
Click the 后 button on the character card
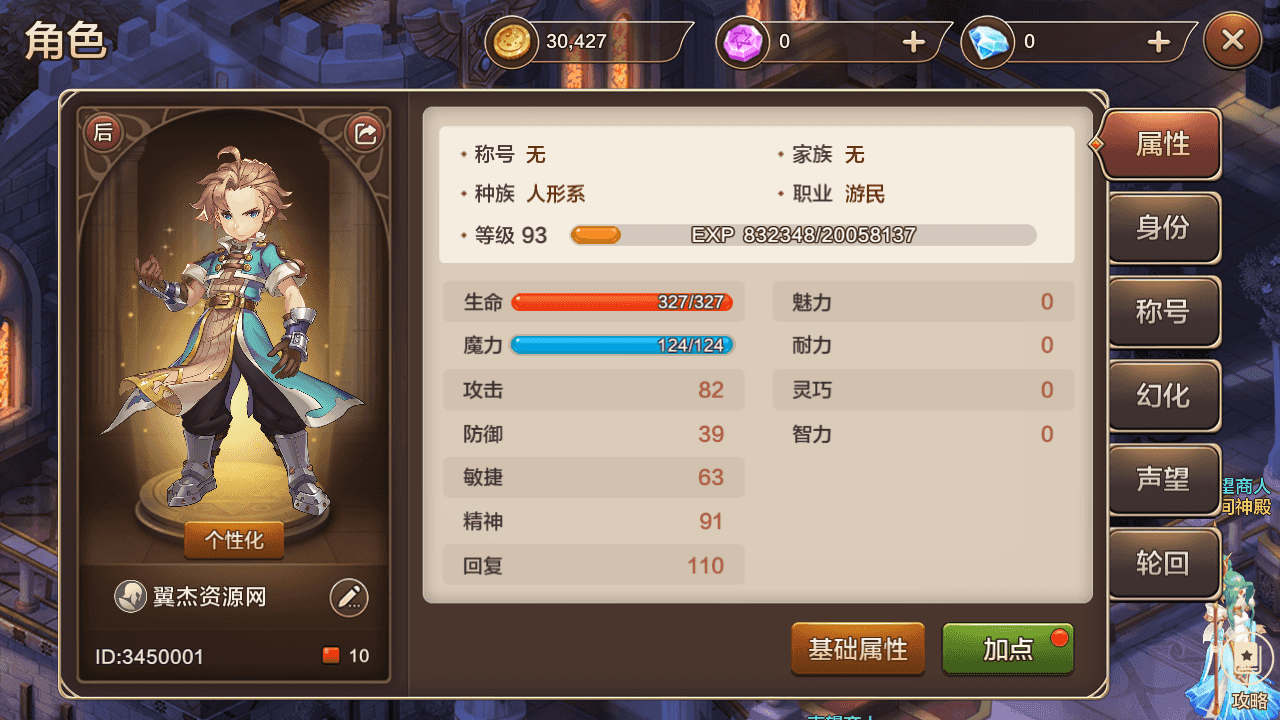(103, 131)
